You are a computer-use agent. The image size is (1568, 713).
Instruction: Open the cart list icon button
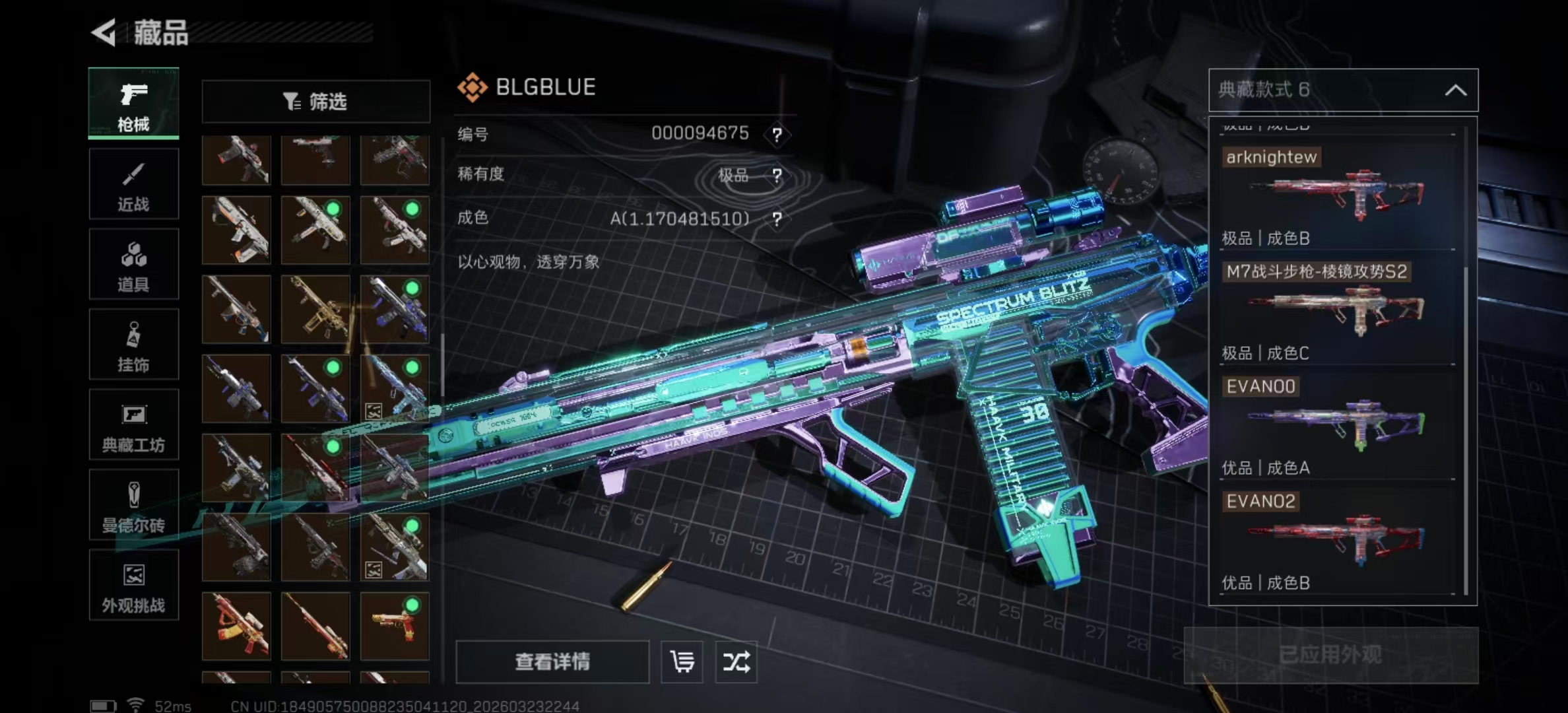pyautogui.click(x=682, y=662)
